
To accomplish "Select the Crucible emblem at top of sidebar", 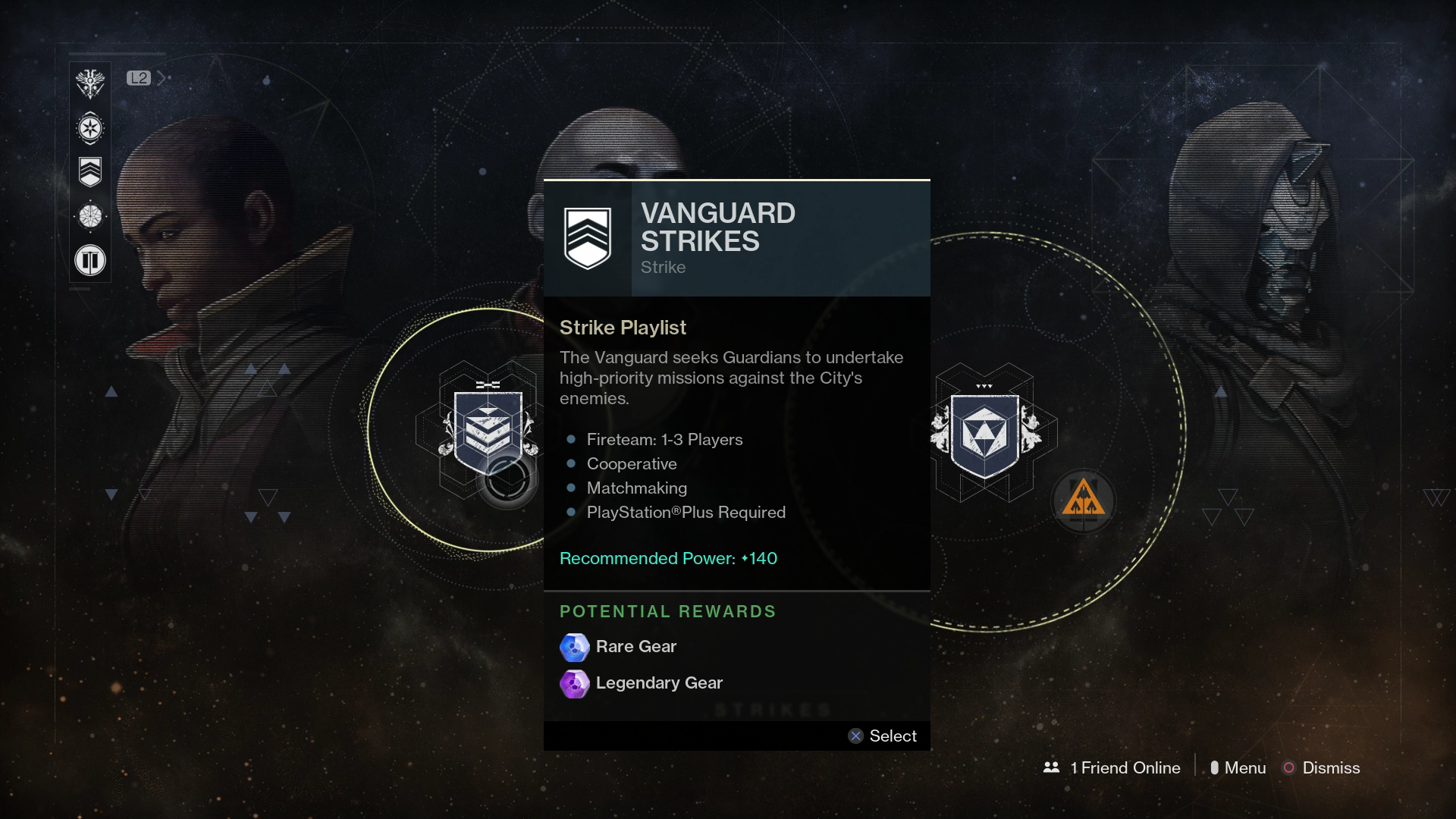I will tap(89, 83).
